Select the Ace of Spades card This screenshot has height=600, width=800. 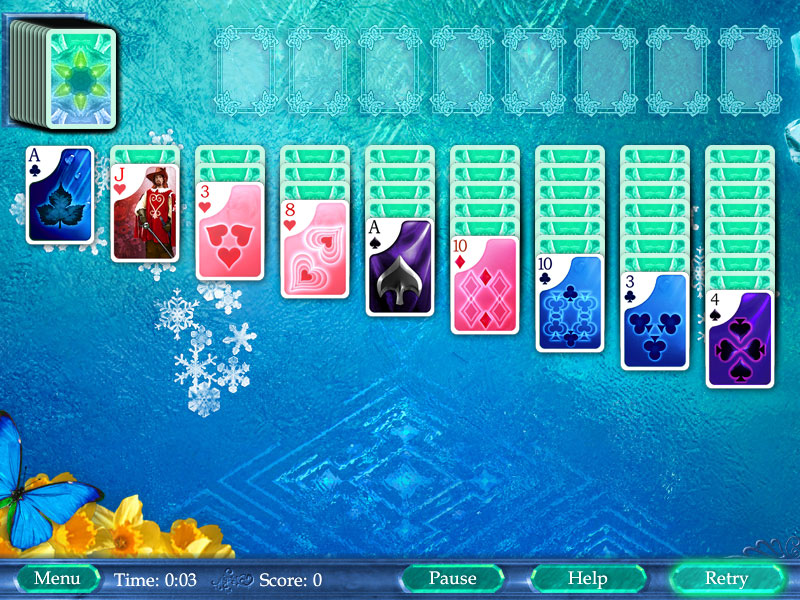pos(399,267)
